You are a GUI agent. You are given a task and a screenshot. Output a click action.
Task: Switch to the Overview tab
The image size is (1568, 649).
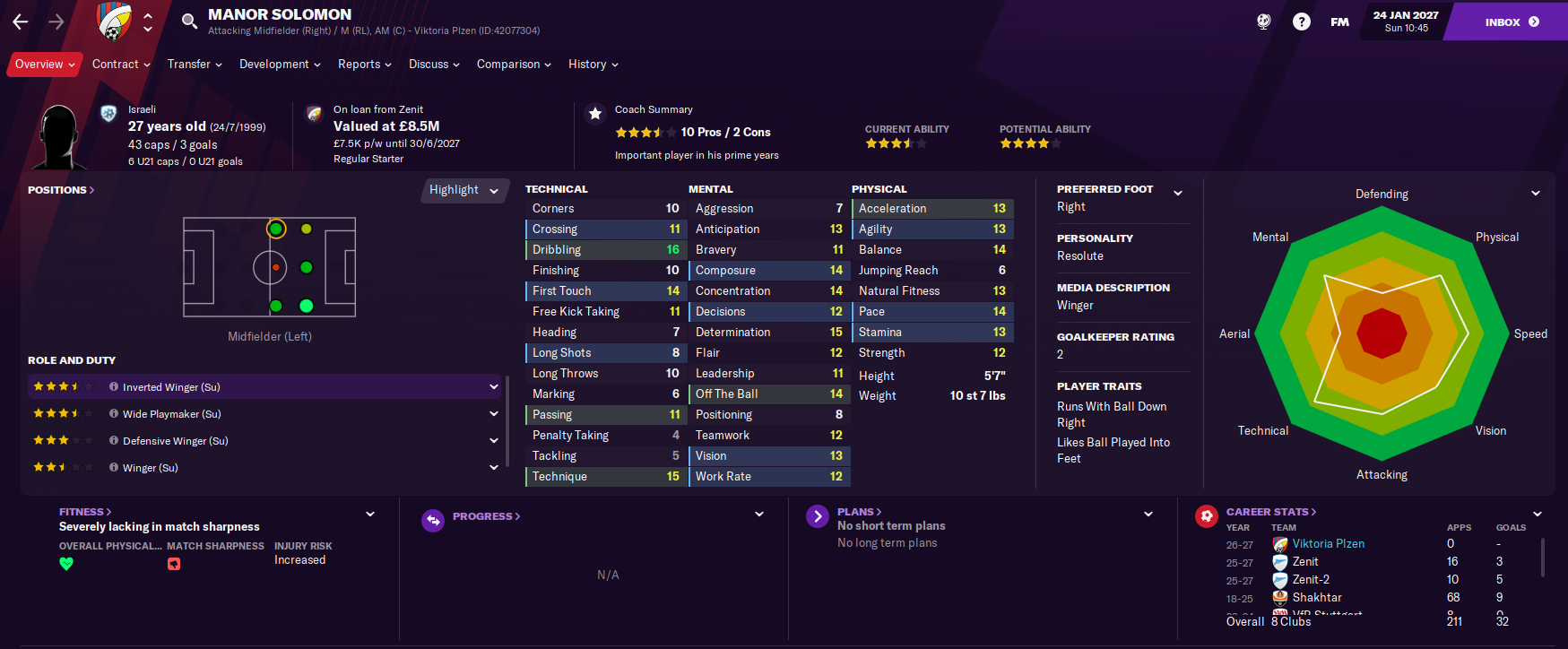[x=44, y=65]
